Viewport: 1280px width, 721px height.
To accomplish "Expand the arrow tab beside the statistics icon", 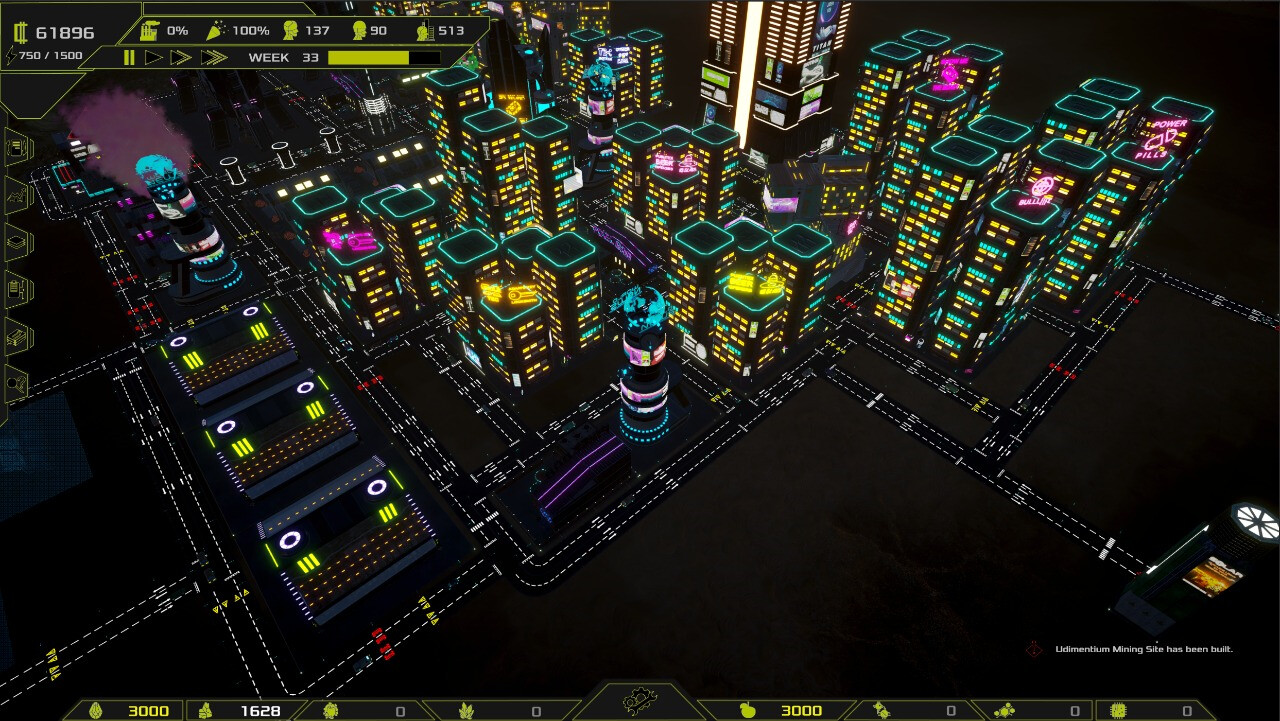I will 30,196.
